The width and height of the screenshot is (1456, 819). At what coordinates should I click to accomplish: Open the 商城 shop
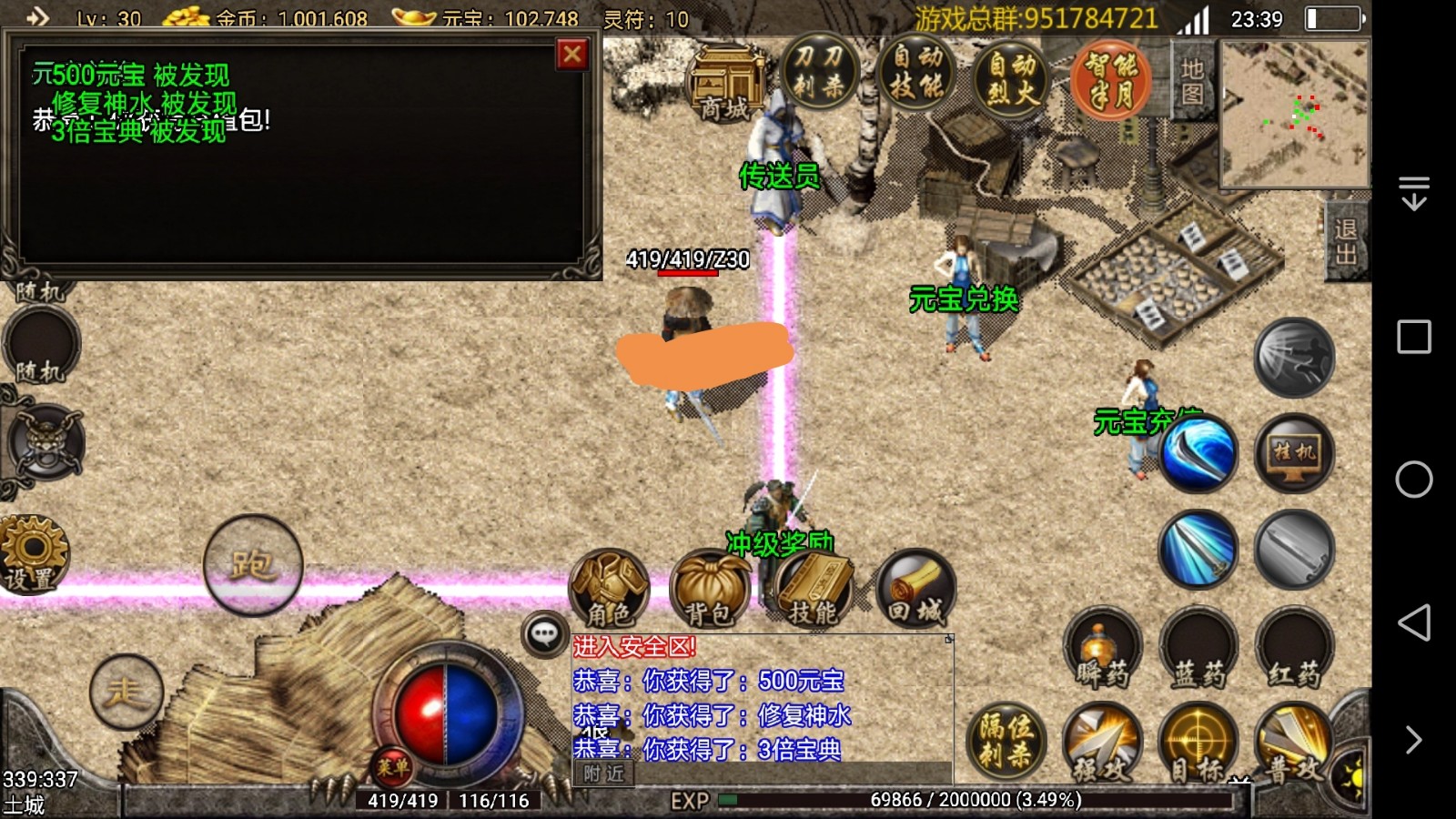(x=726, y=84)
